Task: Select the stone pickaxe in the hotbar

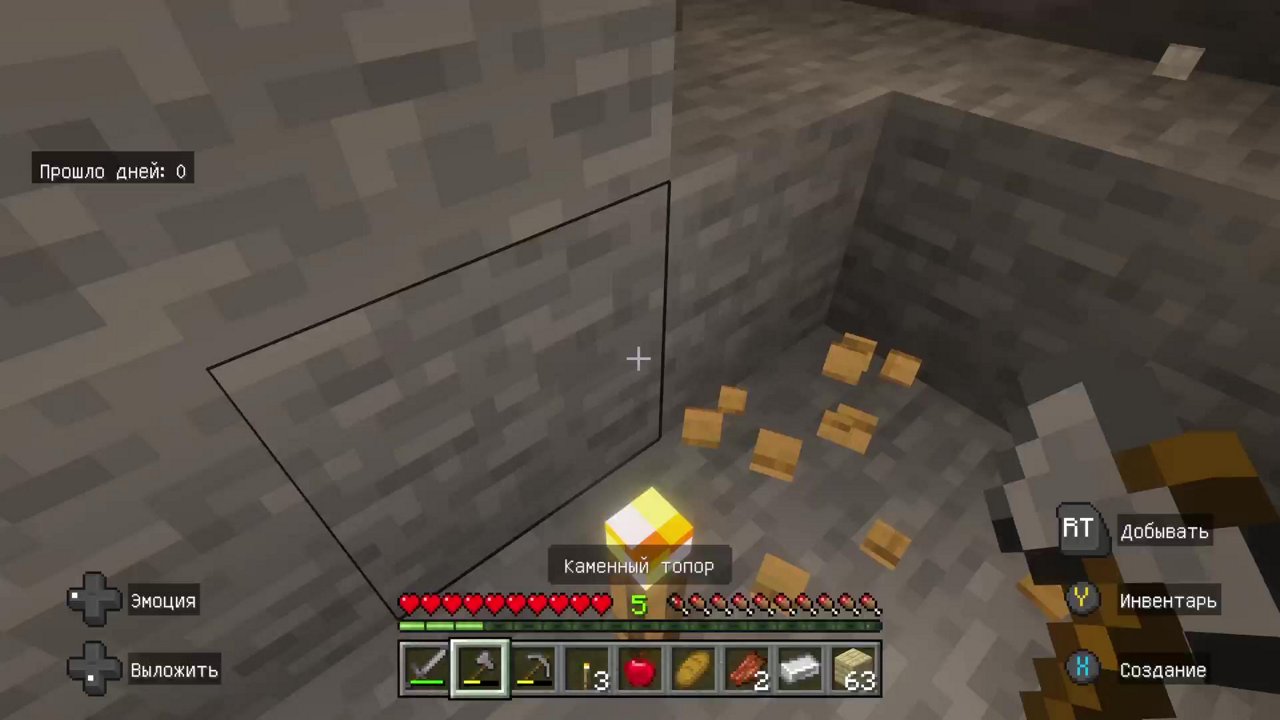Action: 532,668
